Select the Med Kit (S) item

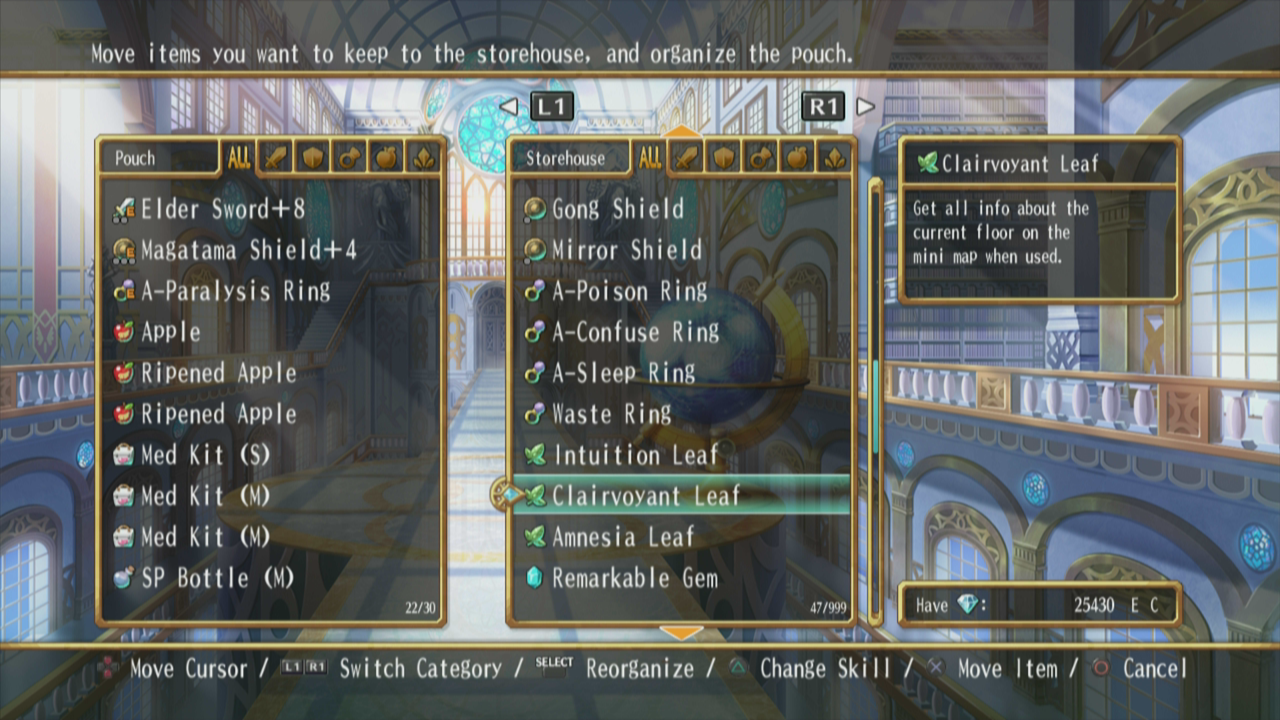point(205,455)
